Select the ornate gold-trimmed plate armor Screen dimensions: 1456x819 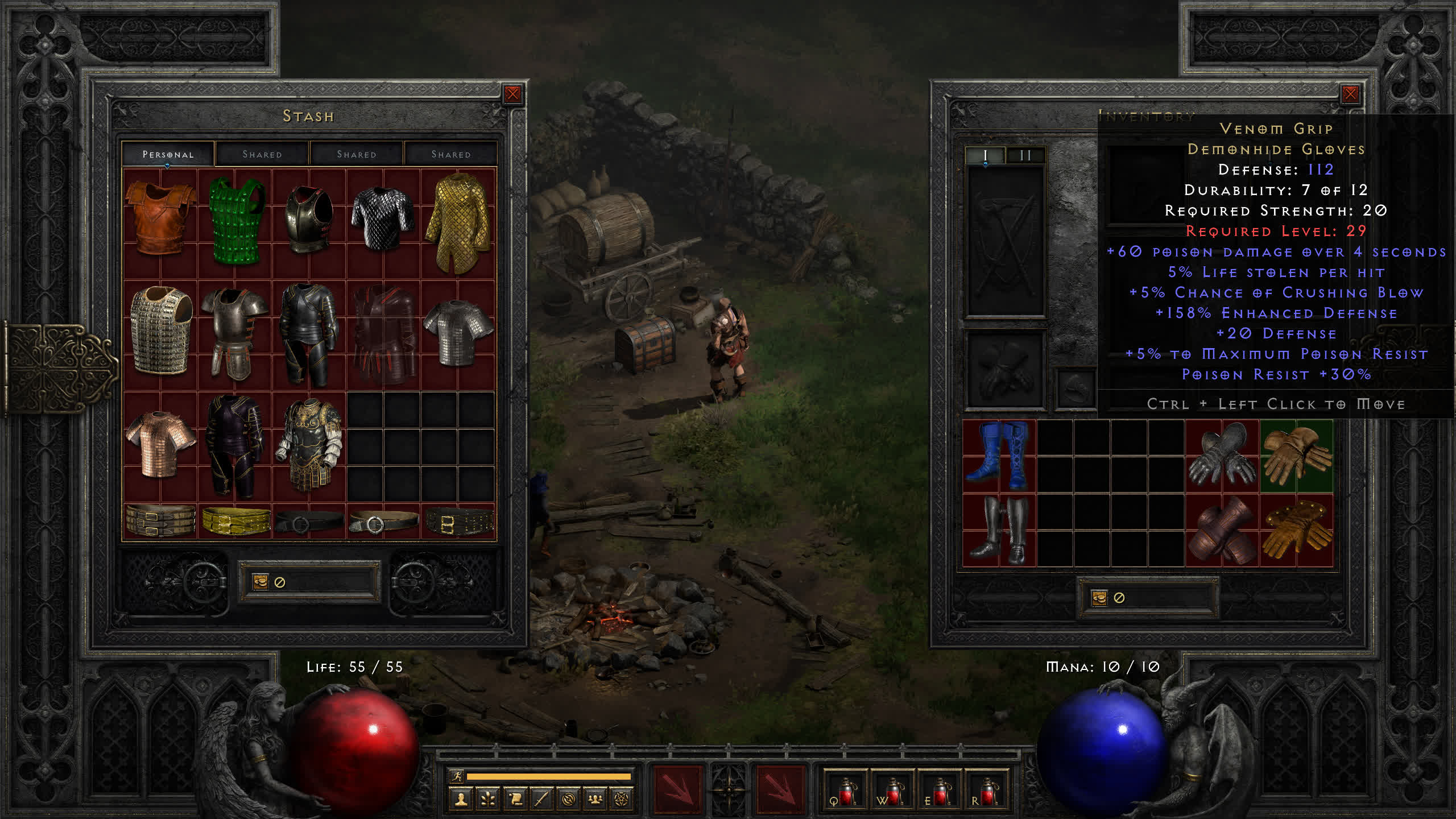click(309, 445)
